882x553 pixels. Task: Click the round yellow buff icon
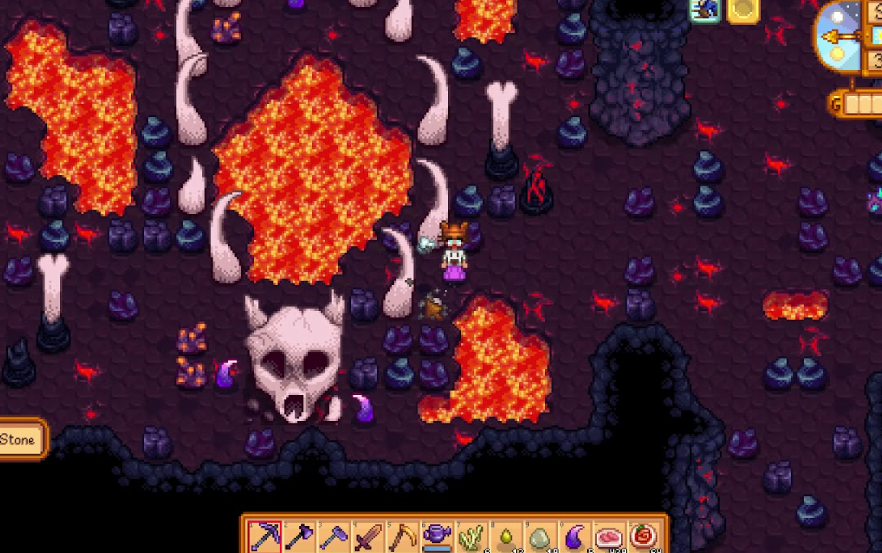pyautogui.click(x=743, y=9)
